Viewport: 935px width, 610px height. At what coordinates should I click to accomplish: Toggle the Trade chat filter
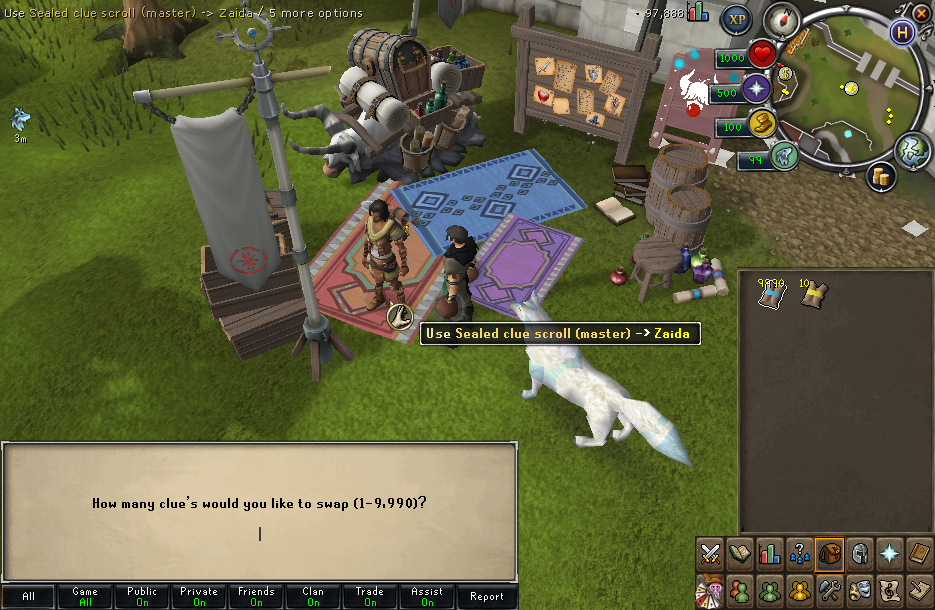(370, 596)
